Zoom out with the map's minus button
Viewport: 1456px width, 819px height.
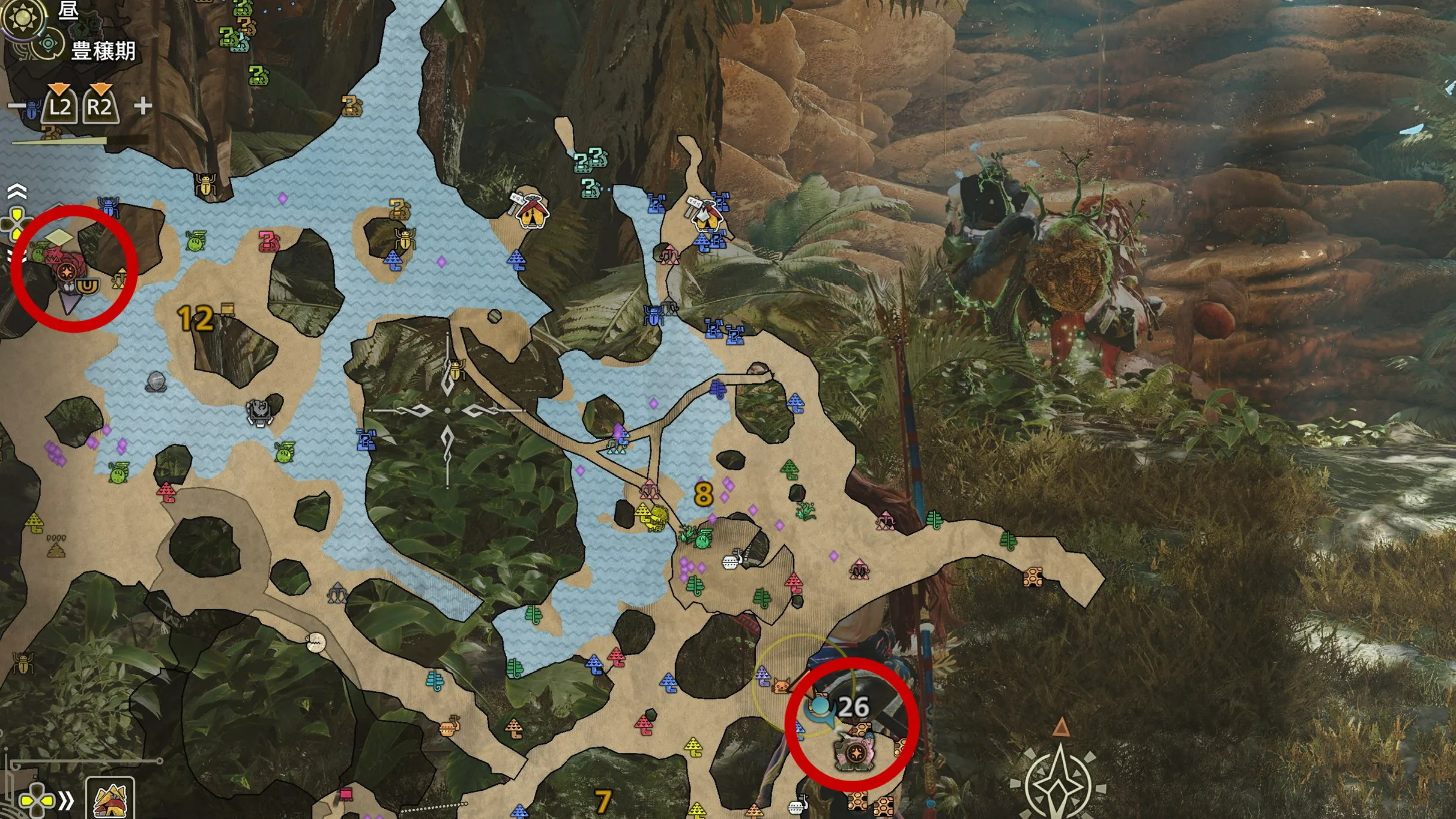(x=15, y=107)
